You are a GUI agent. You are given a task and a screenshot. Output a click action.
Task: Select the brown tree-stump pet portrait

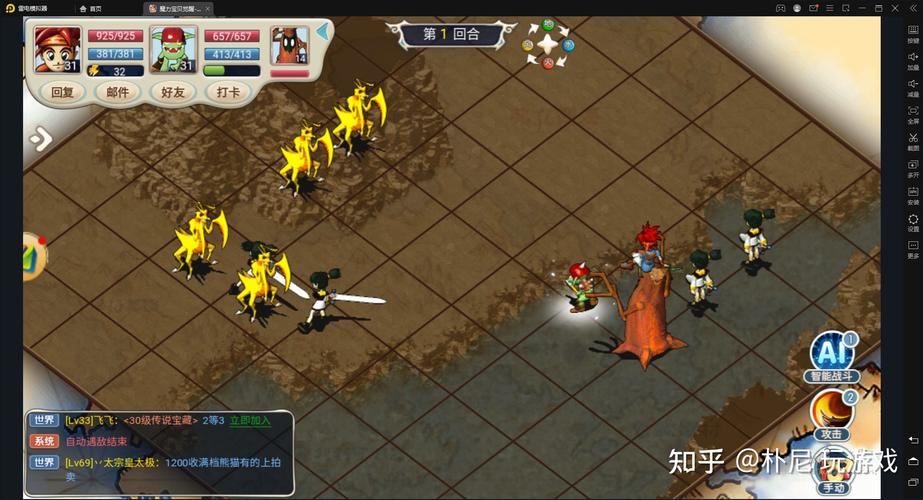pyautogui.click(x=289, y=47)
